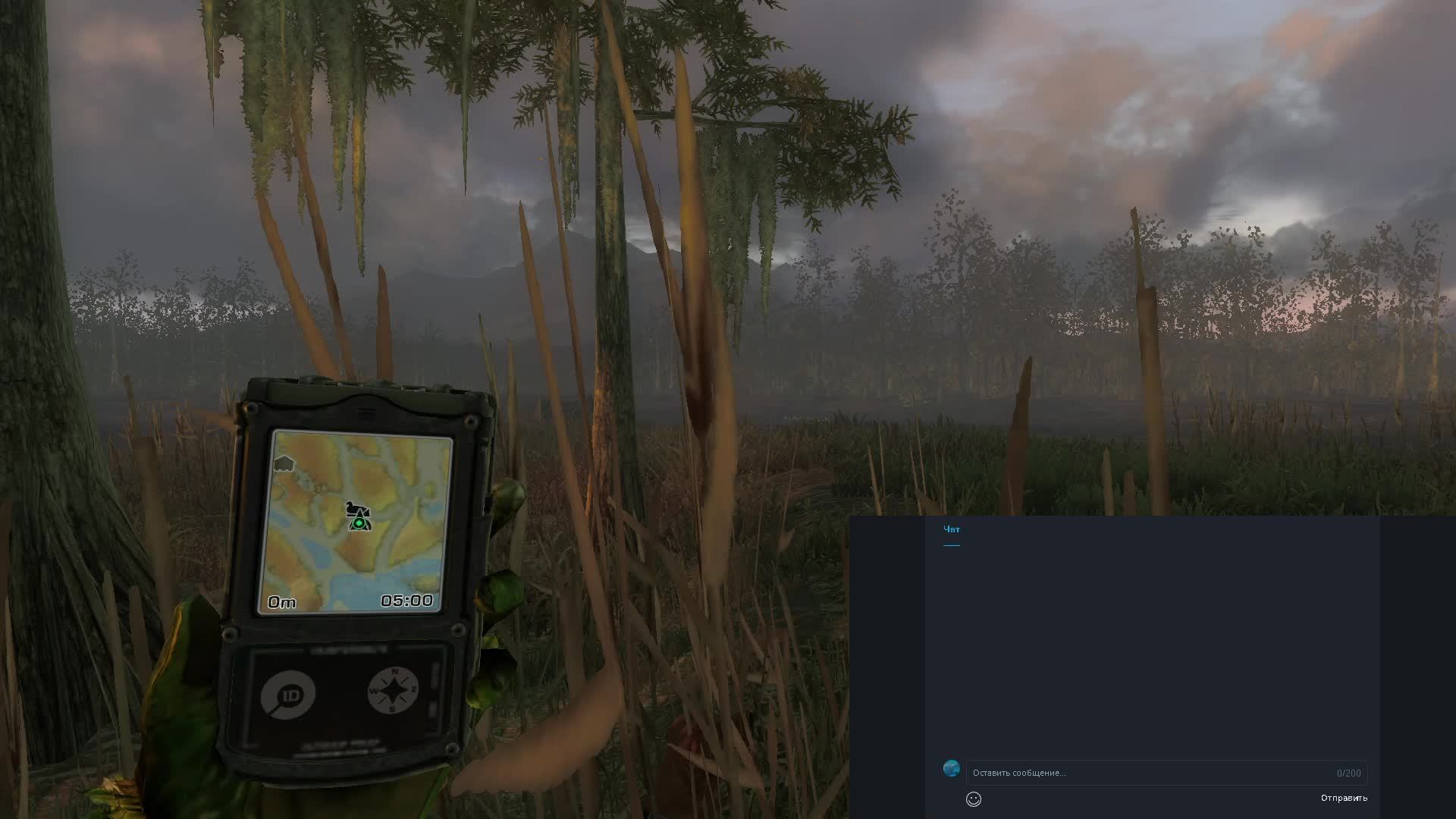Click the shelter icon in the map's top-left corner

coord(284,463)
